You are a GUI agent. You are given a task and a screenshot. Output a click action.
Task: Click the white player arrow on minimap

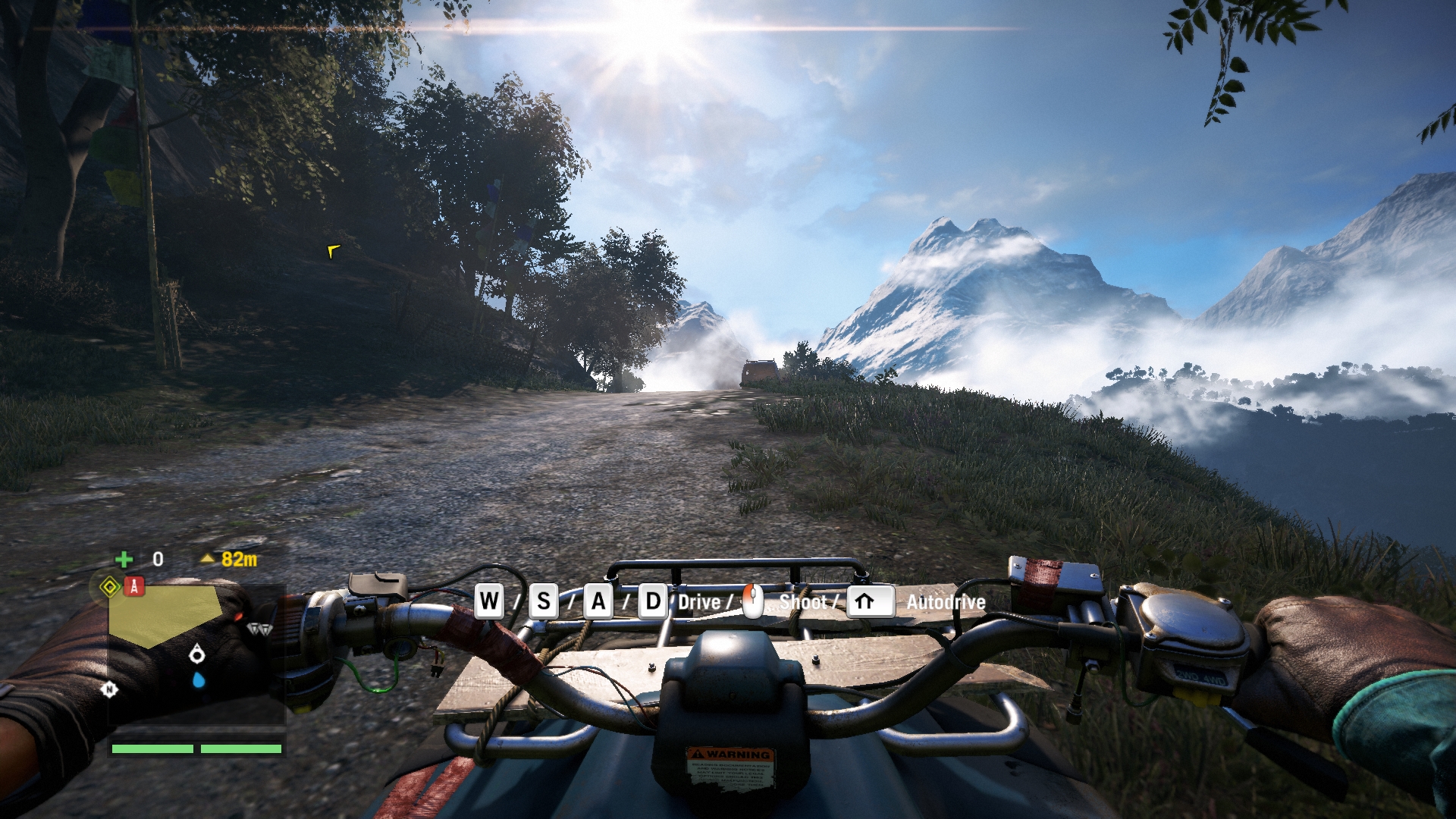(x=197, y=654)
